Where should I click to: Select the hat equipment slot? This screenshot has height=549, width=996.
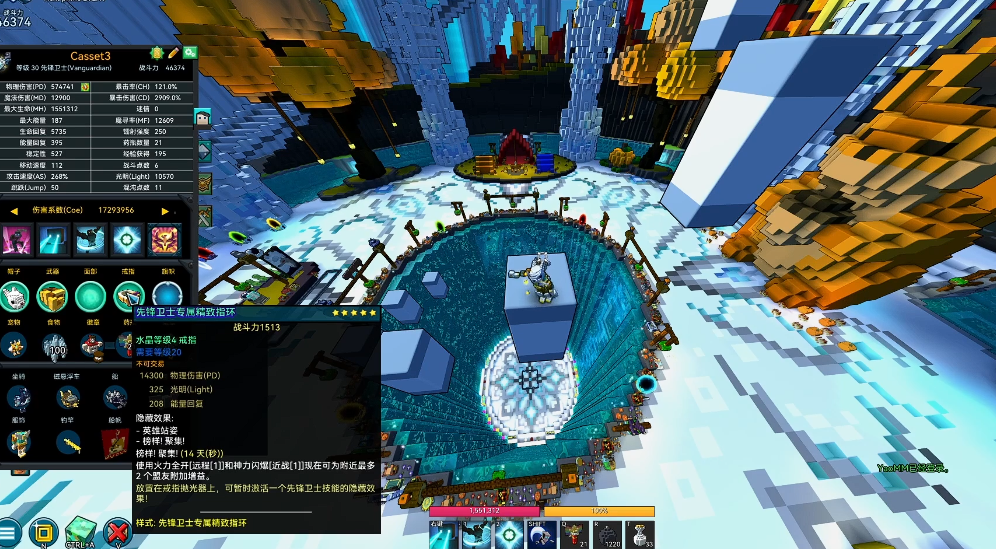pos(13,295)
